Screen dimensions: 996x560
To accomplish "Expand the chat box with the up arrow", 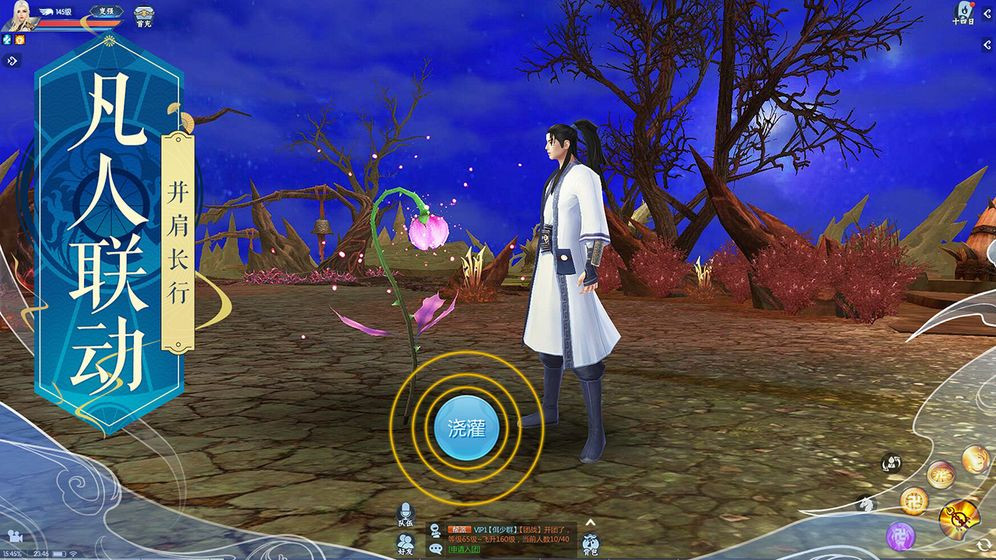I will (590, 522).
